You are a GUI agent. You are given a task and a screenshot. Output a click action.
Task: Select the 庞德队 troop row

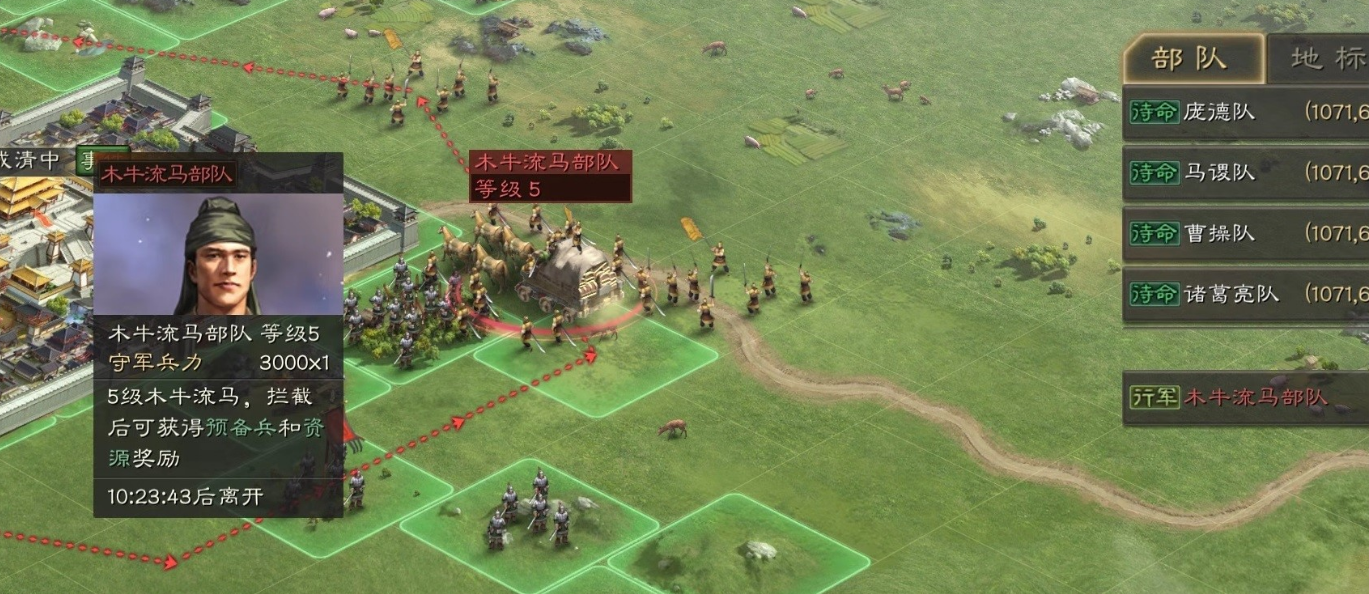(1245, 112)
